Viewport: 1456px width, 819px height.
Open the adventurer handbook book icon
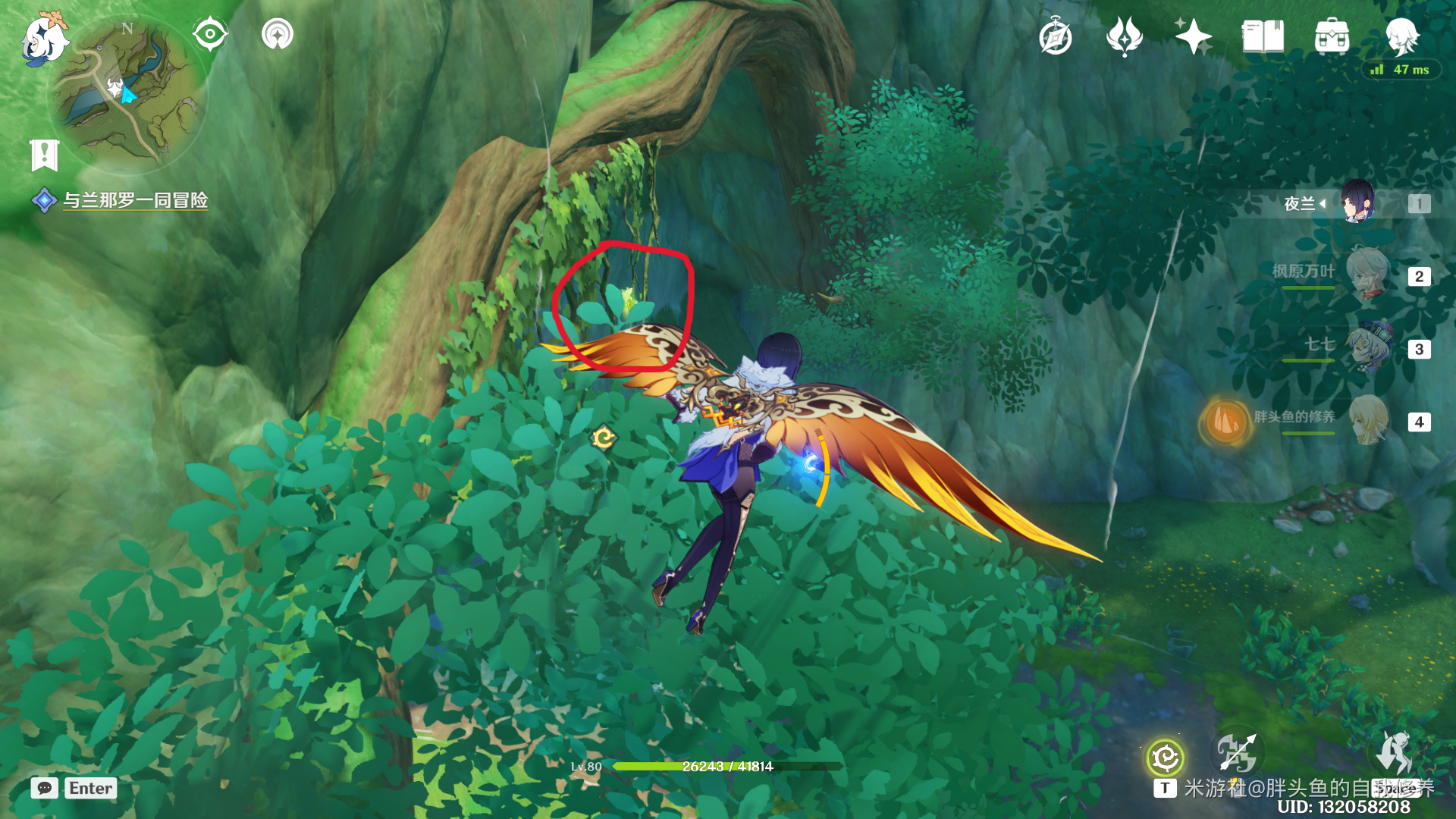coord(1263,36)
